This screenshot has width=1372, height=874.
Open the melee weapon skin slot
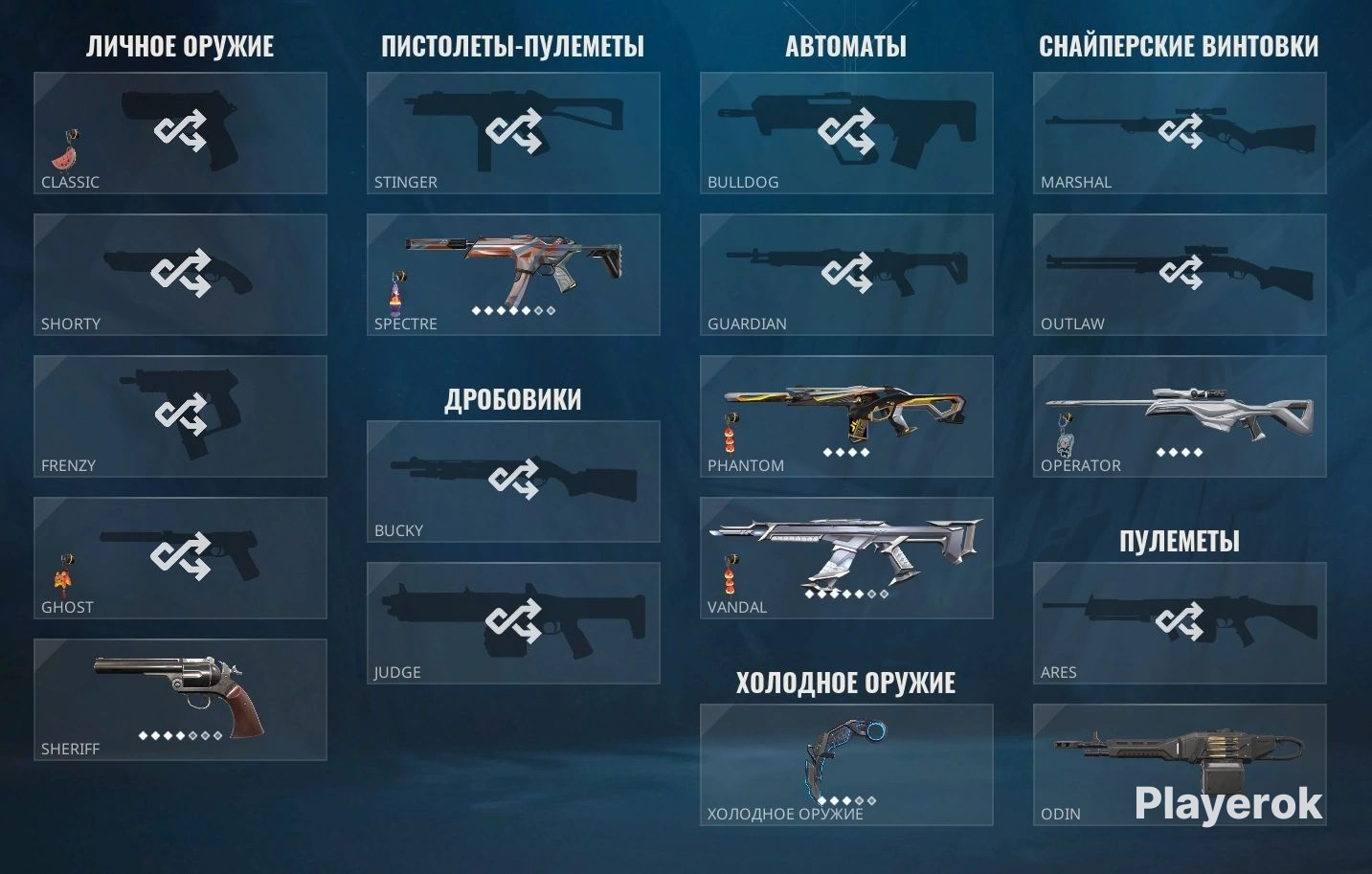[845, 761]
